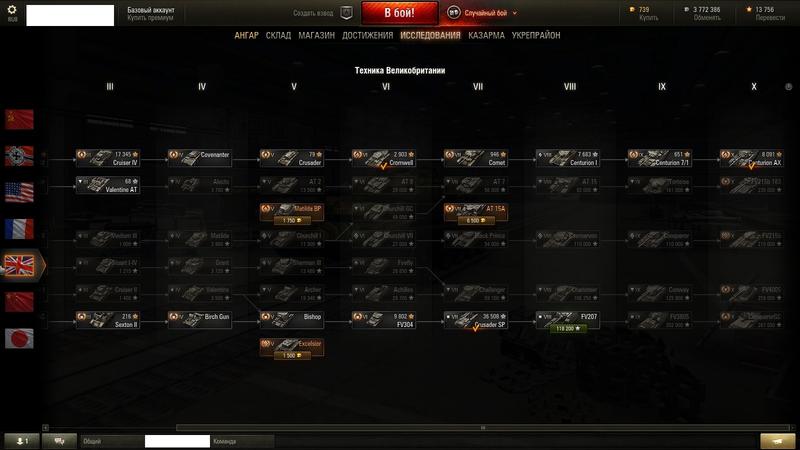Research the FV207 for 118 200 experience
This screenshot has height=450, width=800.
(567, 328)
